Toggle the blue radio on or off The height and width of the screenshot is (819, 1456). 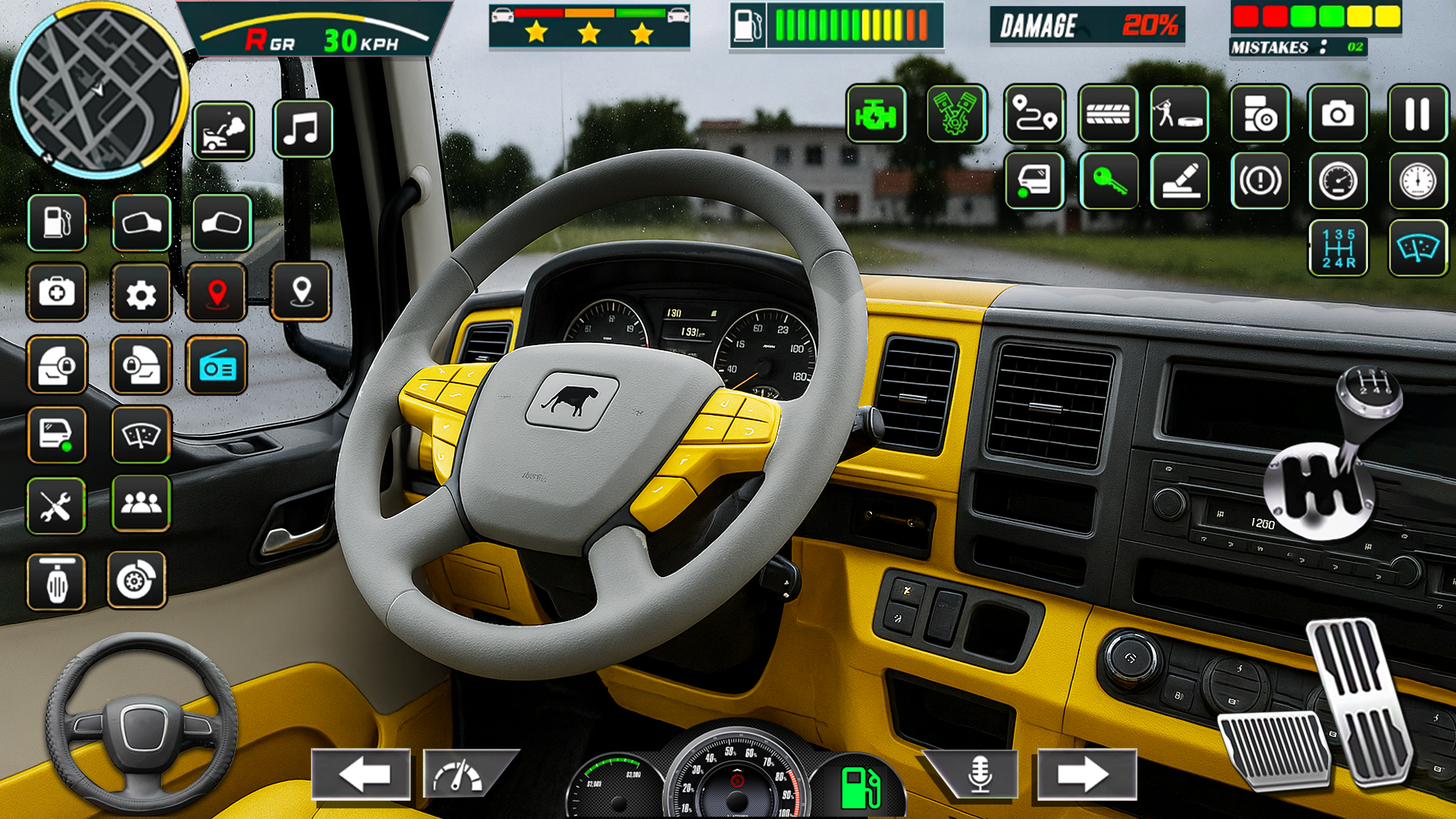tap(220, 366)
